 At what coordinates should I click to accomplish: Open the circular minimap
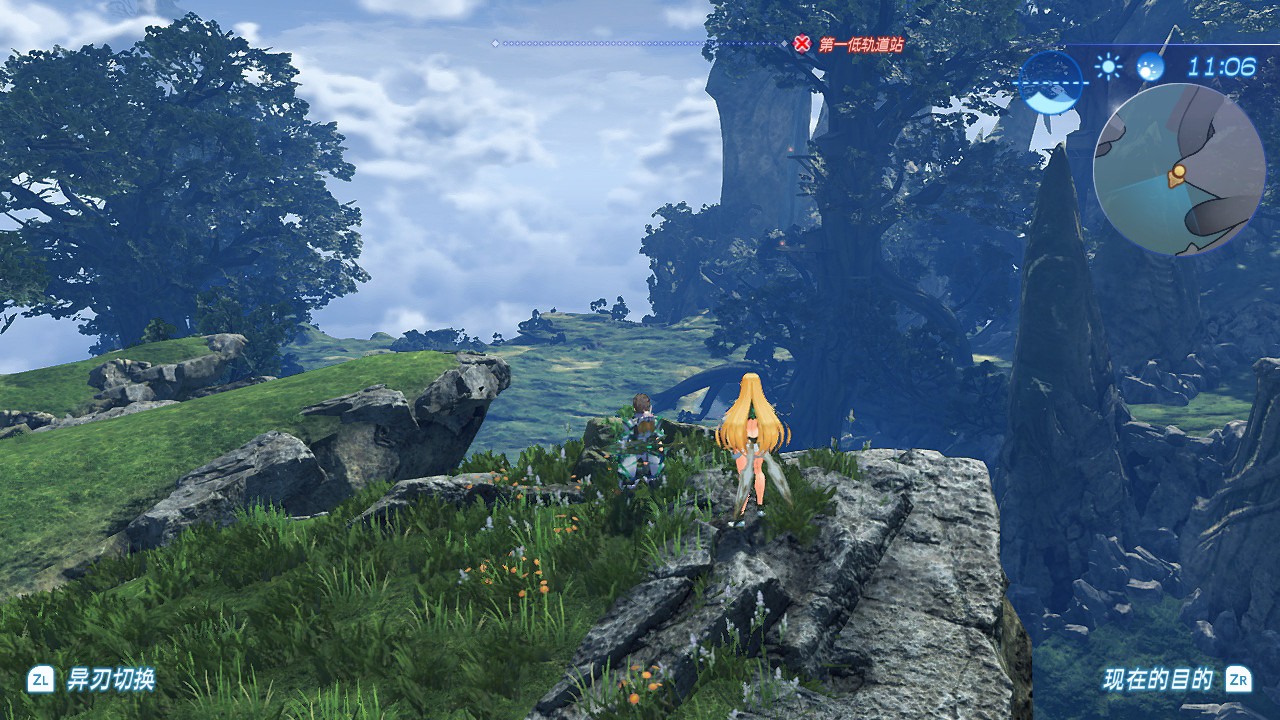(x=1178, y=169)
